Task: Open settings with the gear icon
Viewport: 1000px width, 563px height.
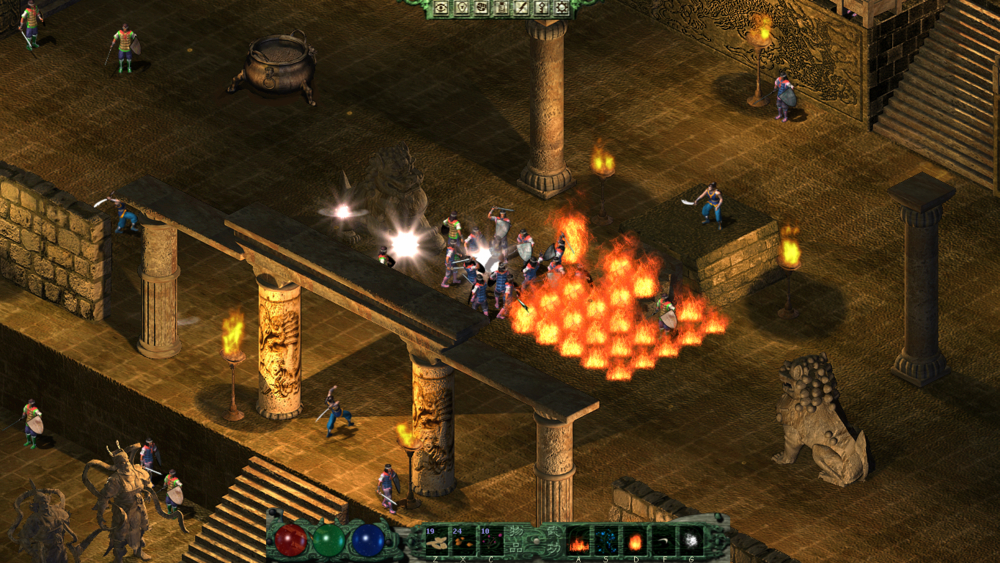Action: point(561,8)
